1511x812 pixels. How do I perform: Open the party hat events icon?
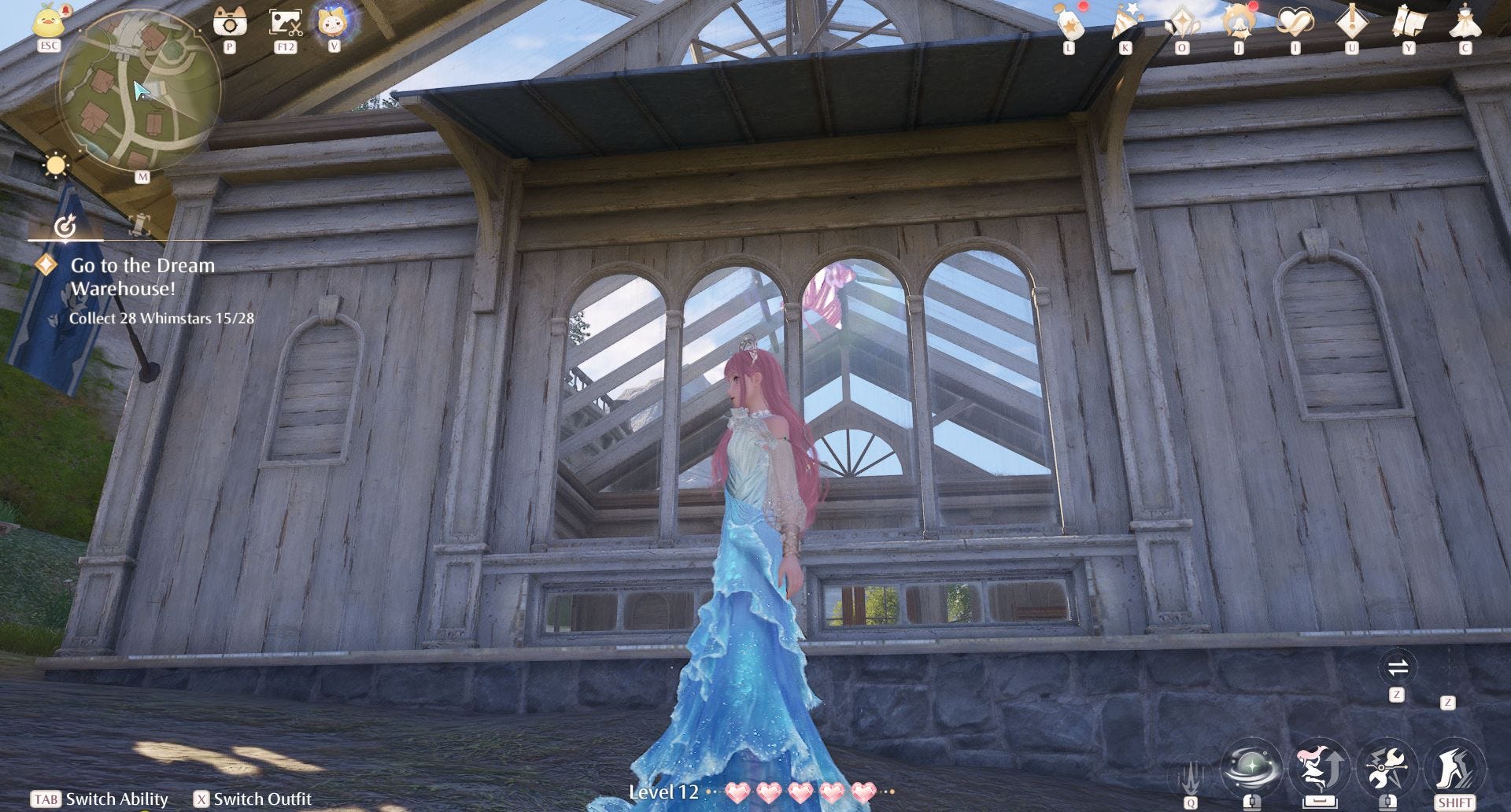click(x=1125, y=22)
